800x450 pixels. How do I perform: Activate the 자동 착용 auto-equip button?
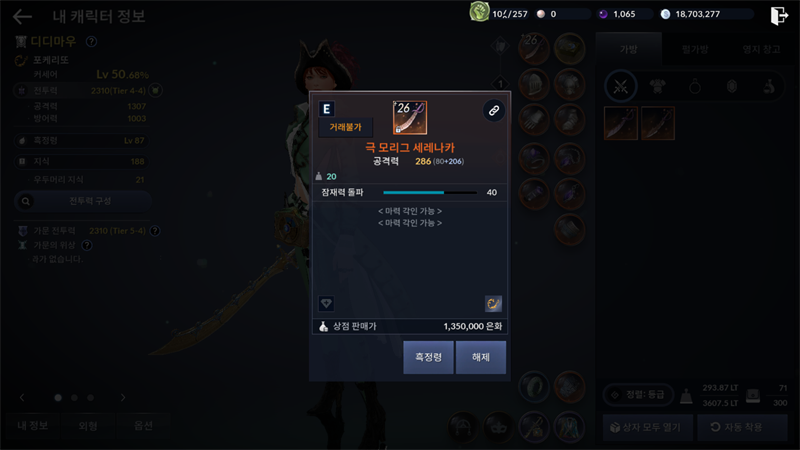point(740,427)
